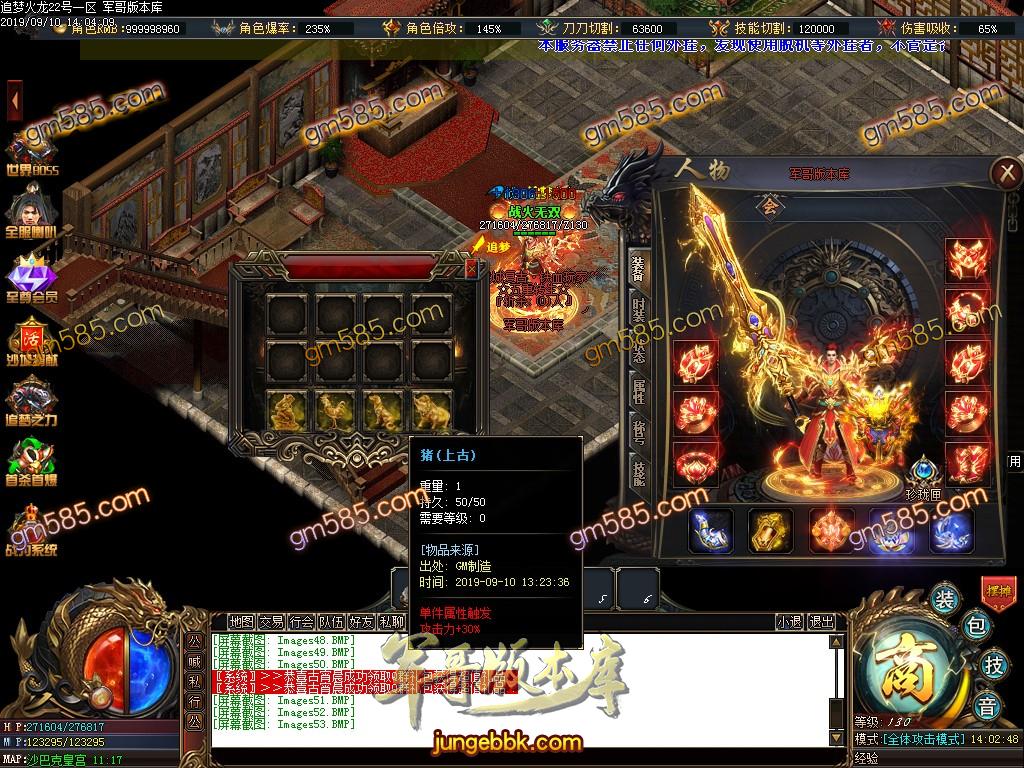Open the 包 bag round button

pyautogui.click(x=977, y=626)
